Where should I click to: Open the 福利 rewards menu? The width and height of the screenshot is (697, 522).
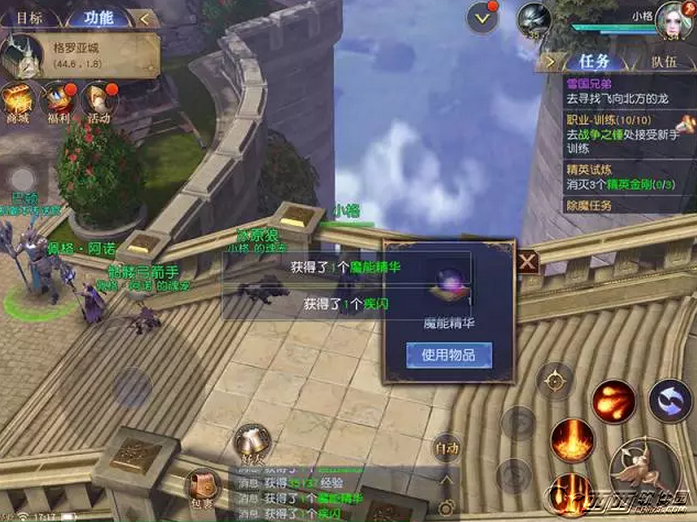[x=59, y=102]
